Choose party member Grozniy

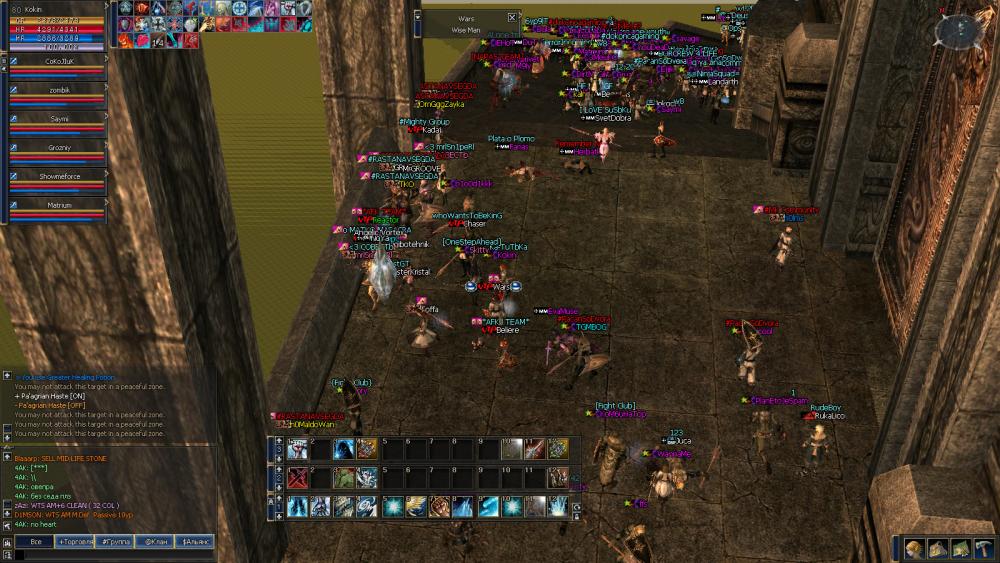pos(57,146)
